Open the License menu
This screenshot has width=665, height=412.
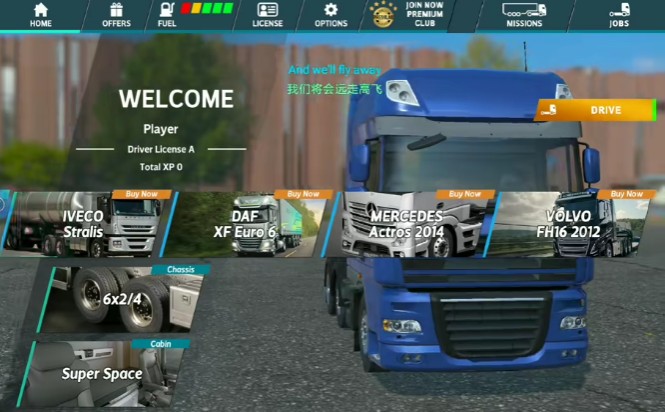tap(267, 15)
